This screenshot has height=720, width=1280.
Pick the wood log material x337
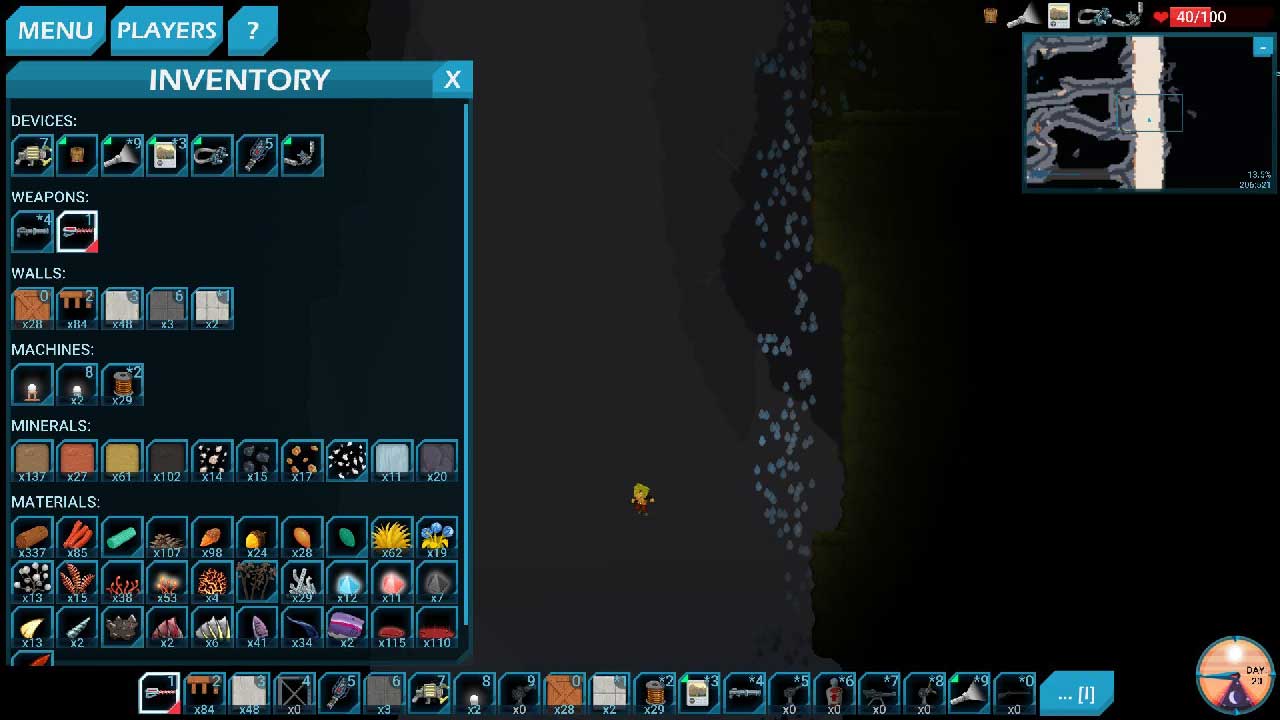[32, 537]
